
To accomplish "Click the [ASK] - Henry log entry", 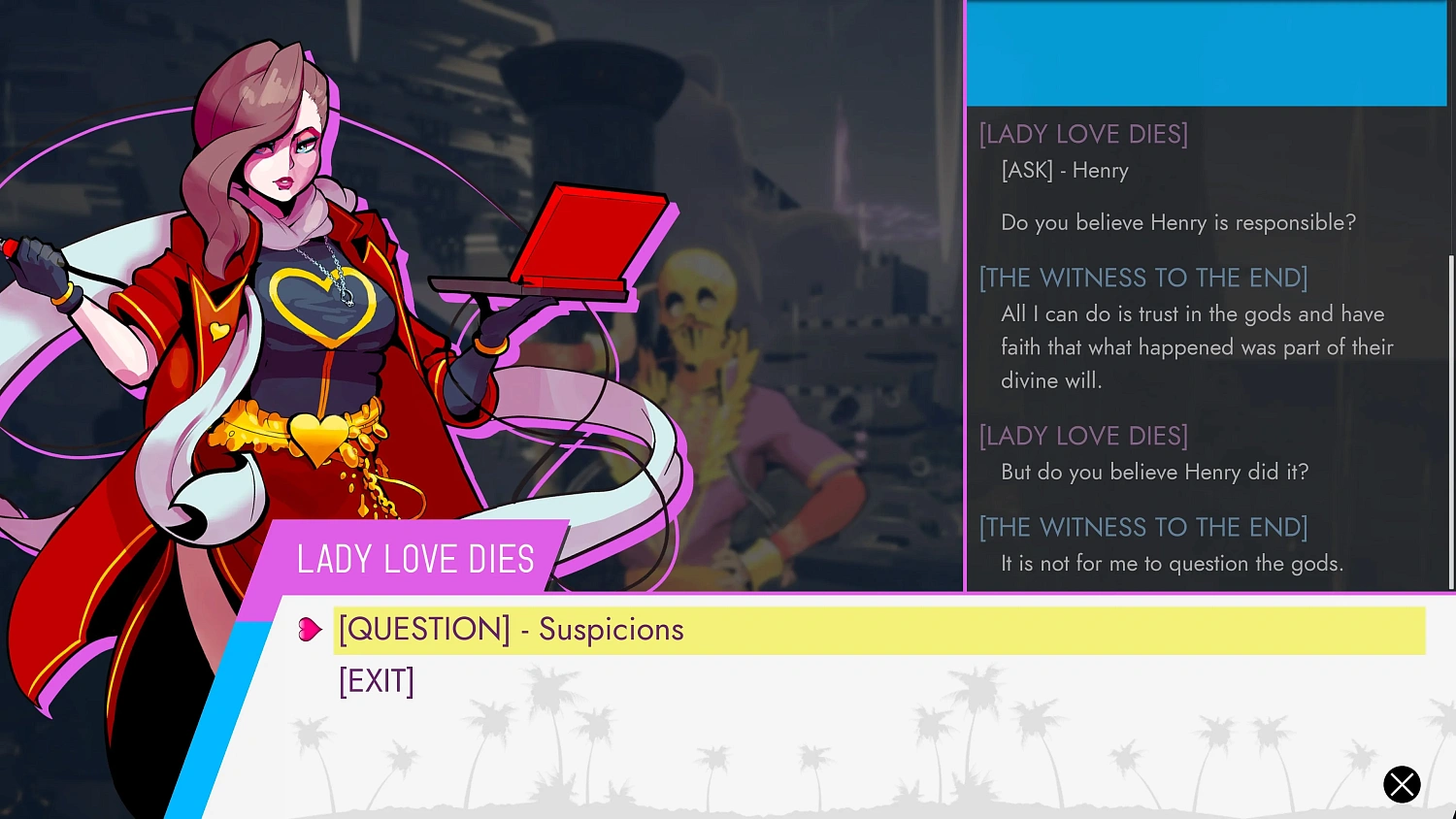I will tap(1064, 170).
